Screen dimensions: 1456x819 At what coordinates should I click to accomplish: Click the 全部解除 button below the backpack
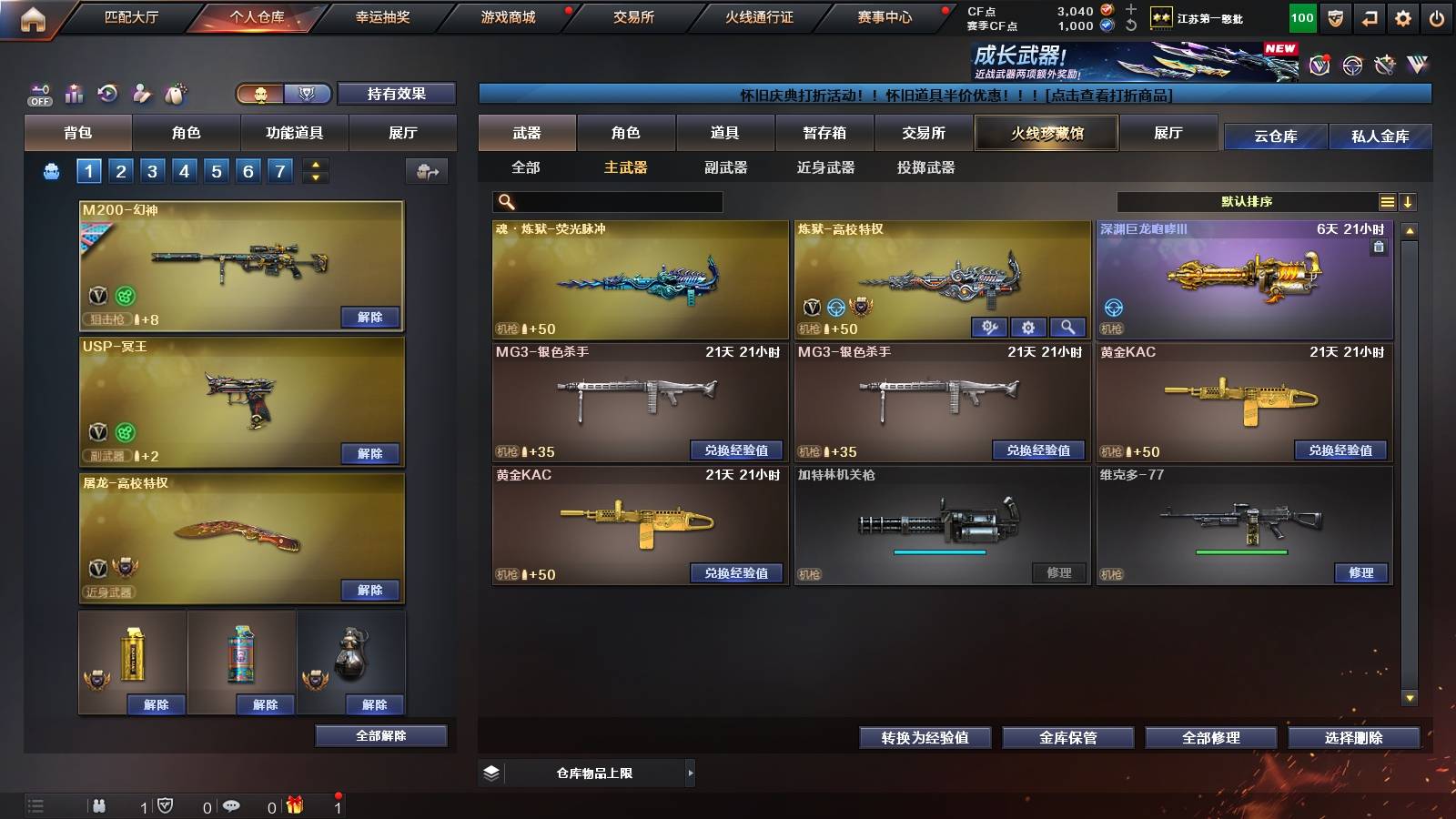380,735
